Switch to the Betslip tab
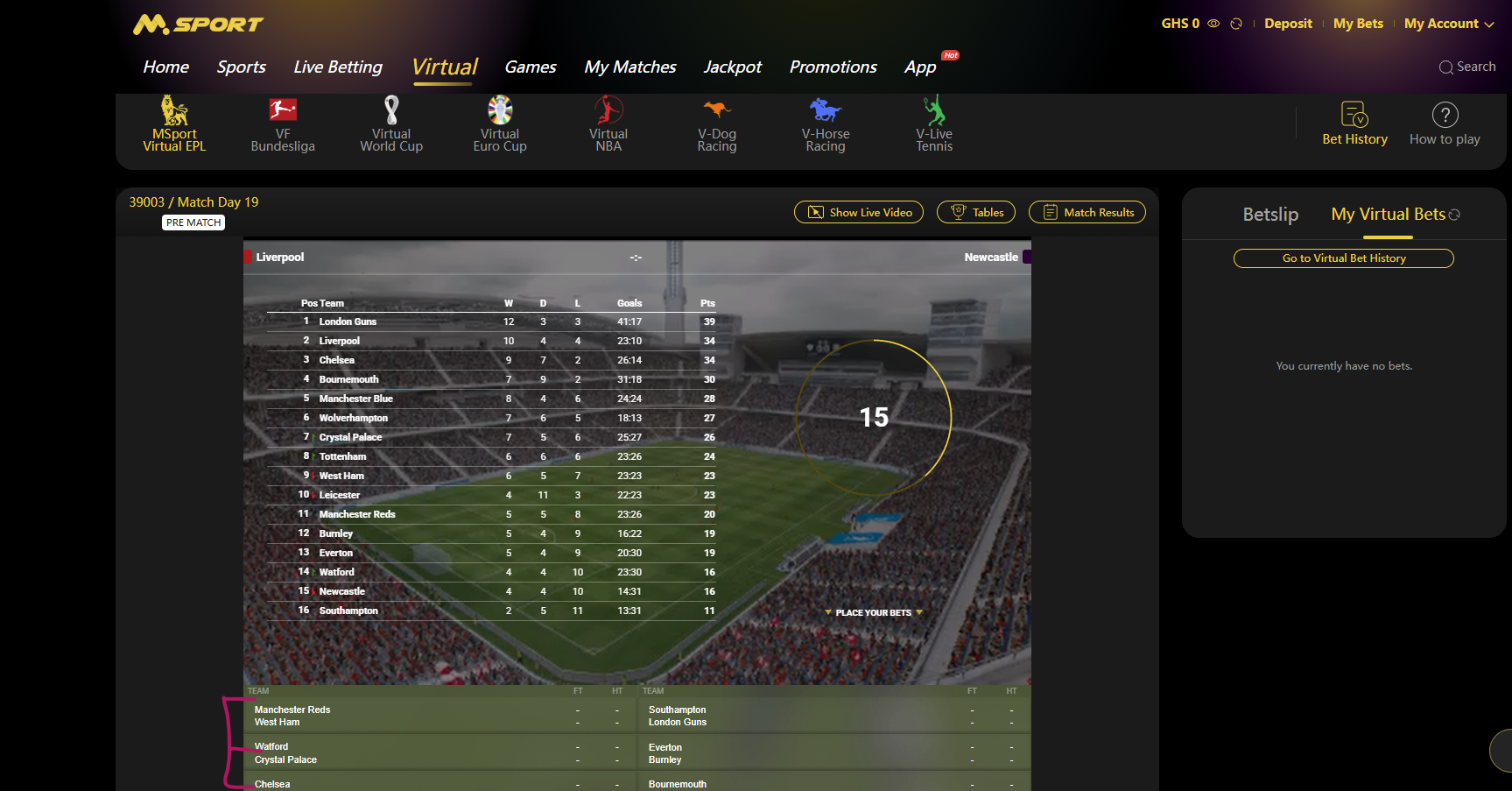Screen dimensions: 1512x791 pos(1270,215)
